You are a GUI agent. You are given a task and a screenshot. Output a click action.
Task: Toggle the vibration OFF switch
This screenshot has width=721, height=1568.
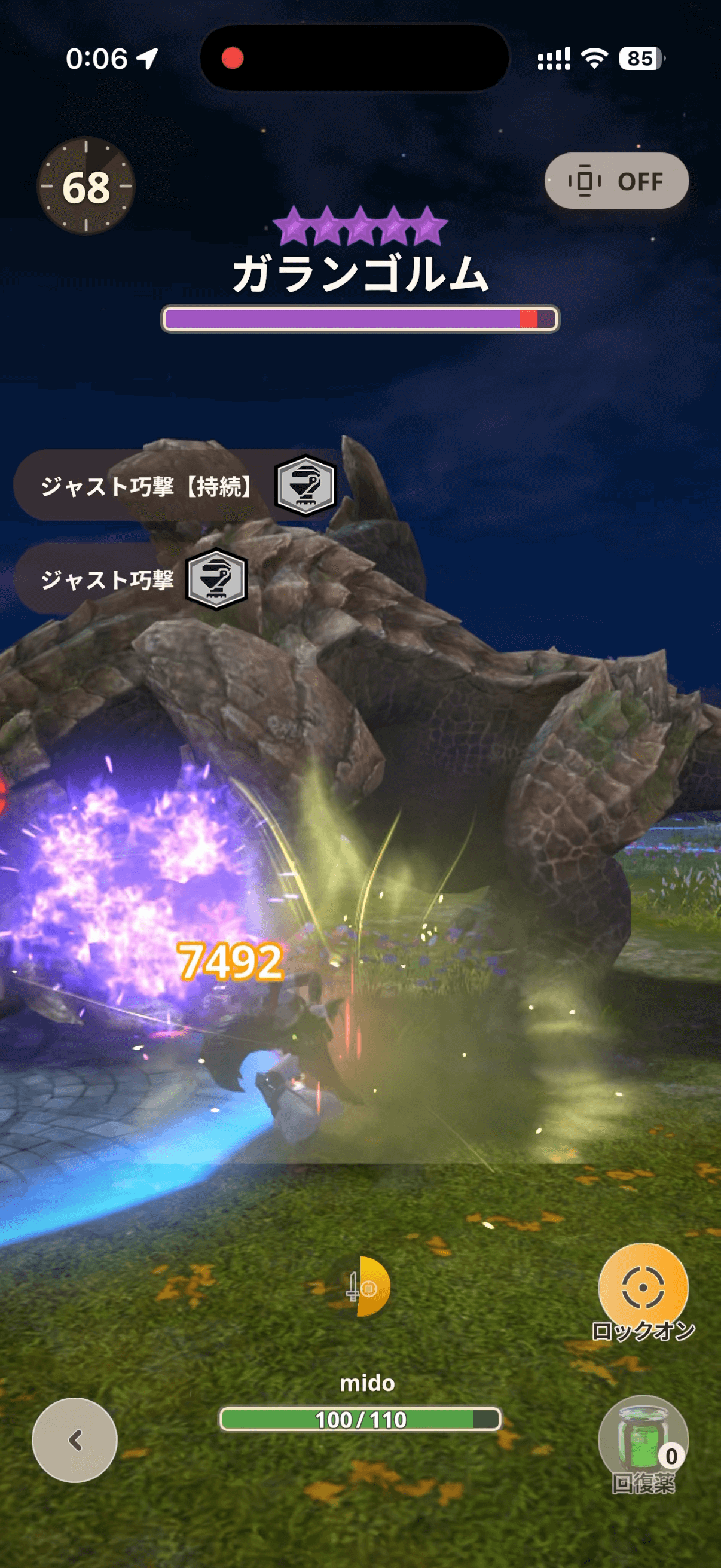pyautogui.click(x=616, y=181)
